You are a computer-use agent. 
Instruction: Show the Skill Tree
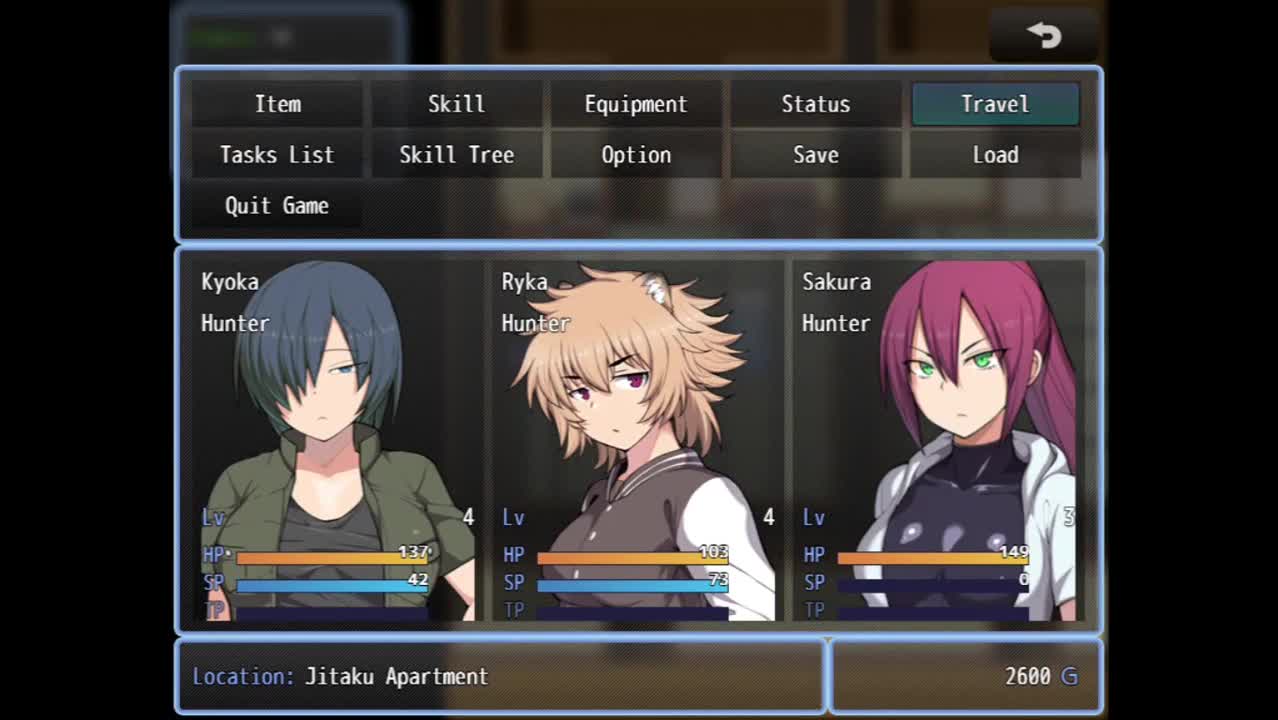click(x=456, y=155)
